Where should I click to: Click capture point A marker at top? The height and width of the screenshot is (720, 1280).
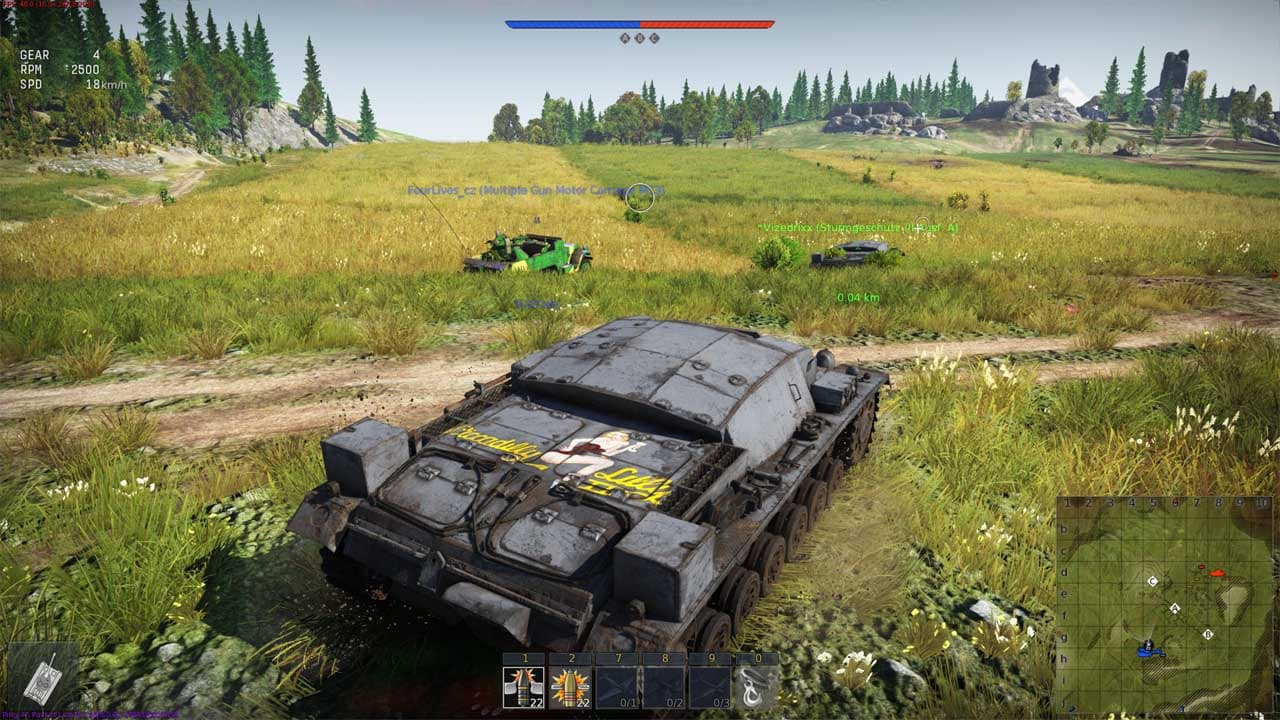click(625, 38)
